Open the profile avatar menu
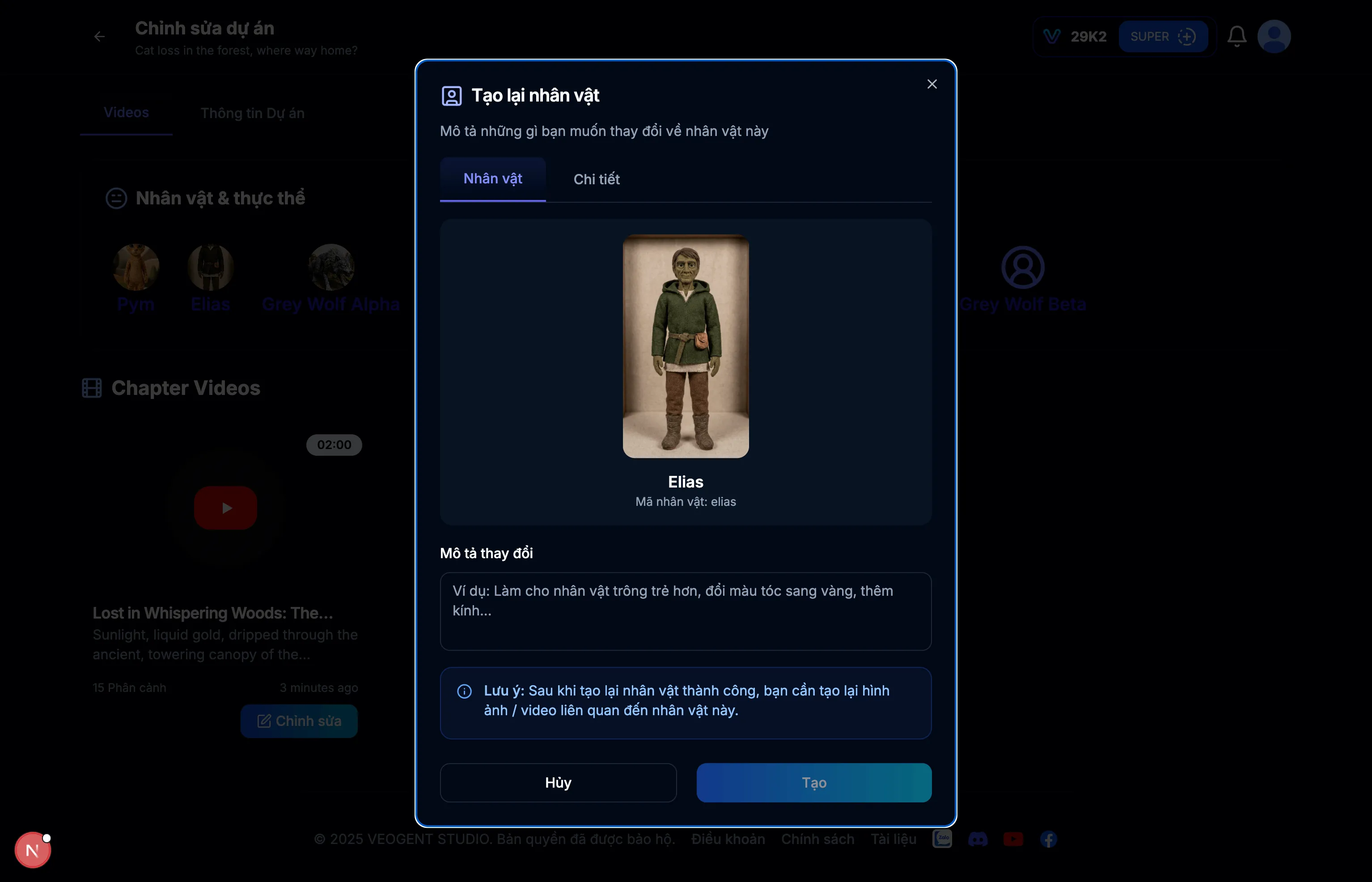The height and width of the screenshot is (882, 1372). click(1274, 36)
